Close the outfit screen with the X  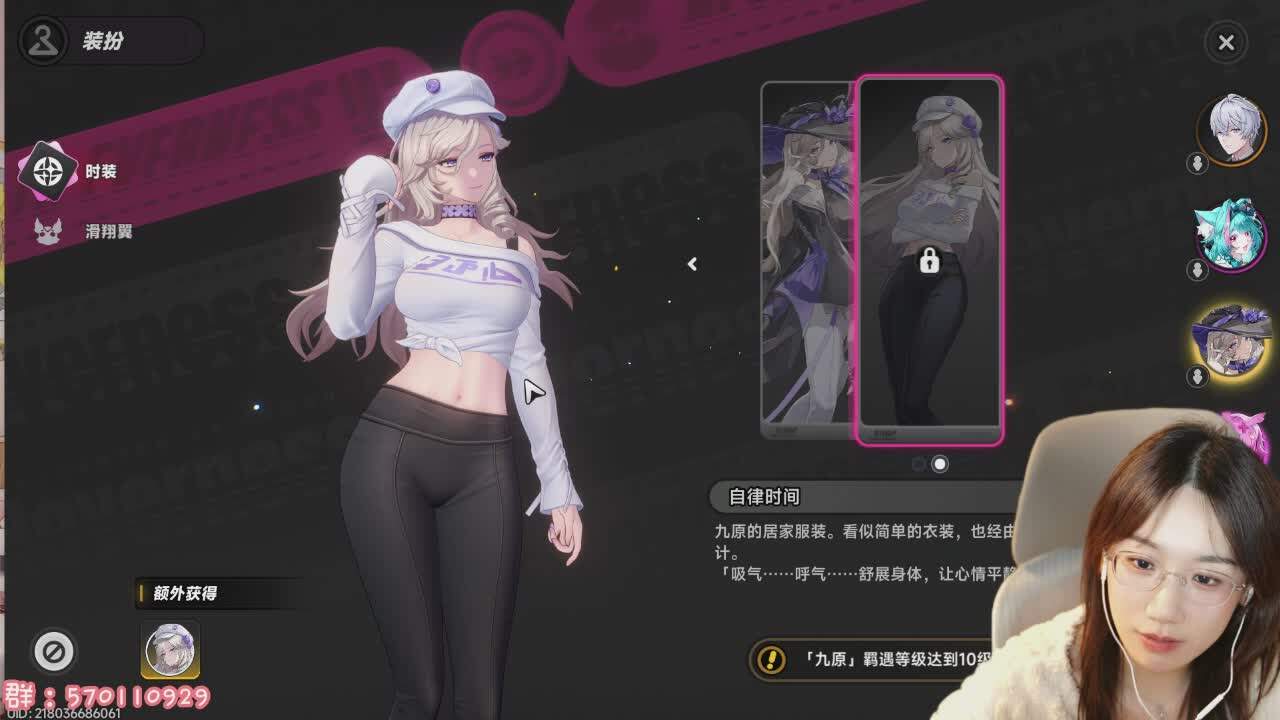1226,42
